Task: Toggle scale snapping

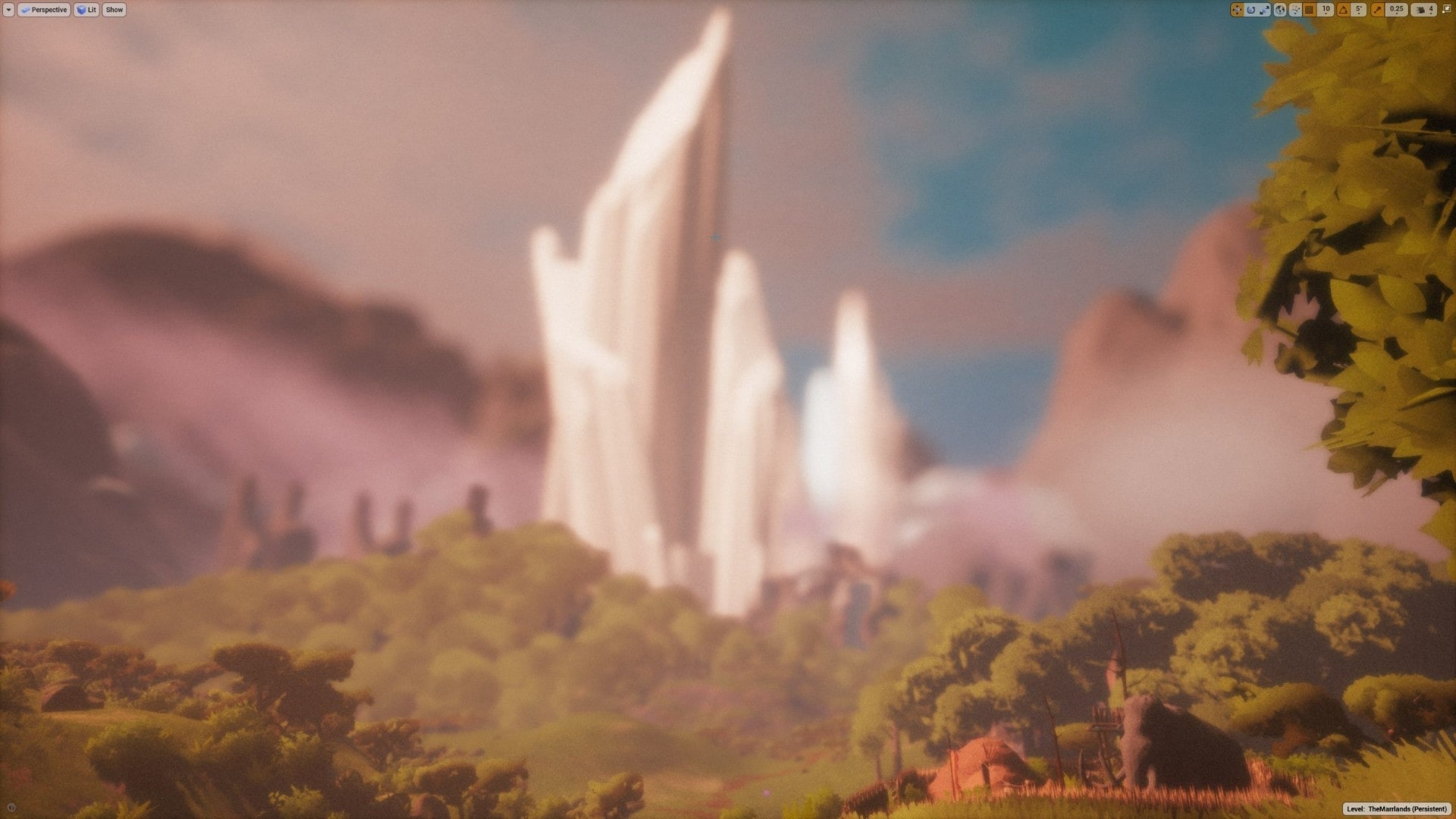Action: 1377,10
